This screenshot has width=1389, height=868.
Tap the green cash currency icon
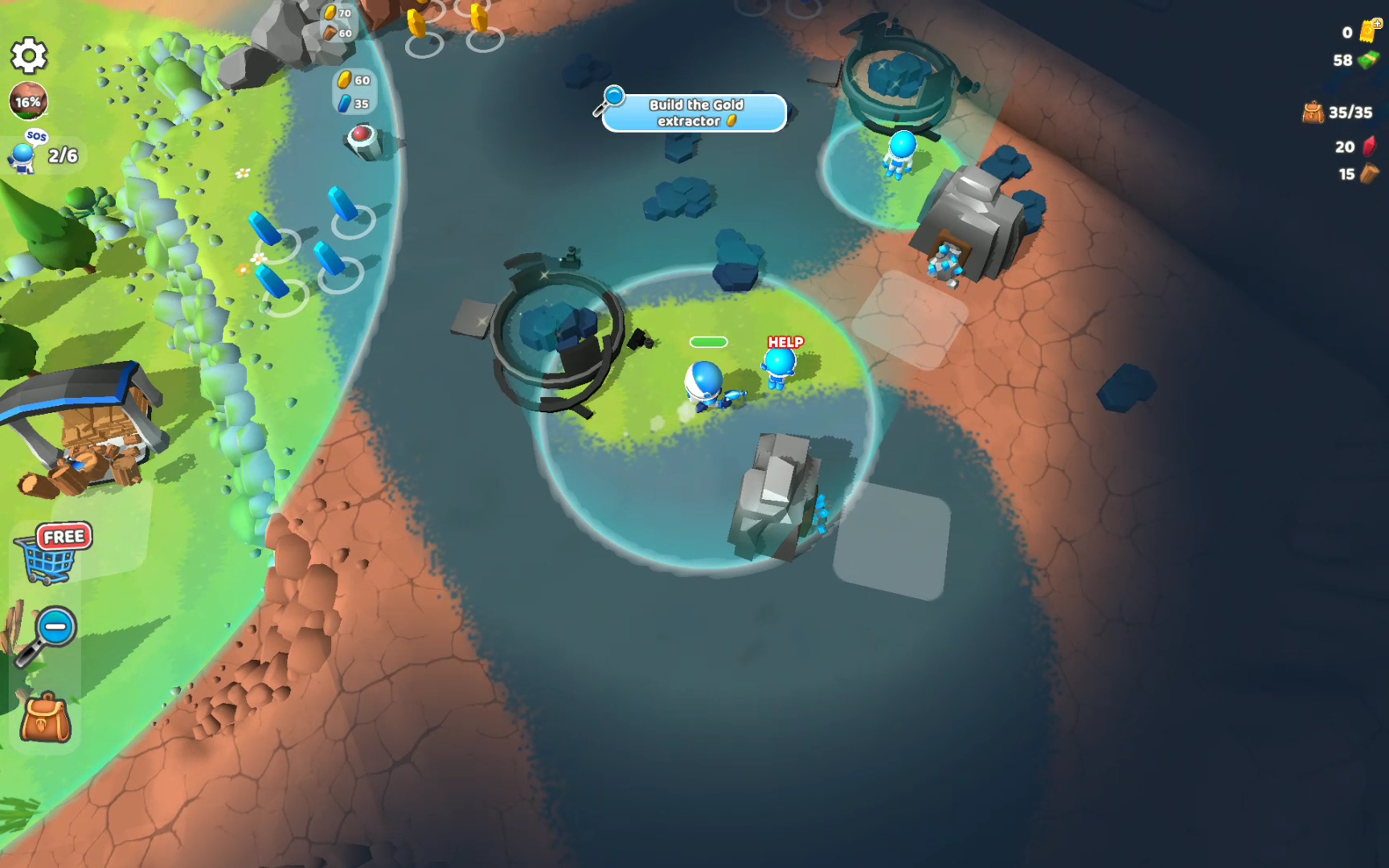(x=1368, y=60)
